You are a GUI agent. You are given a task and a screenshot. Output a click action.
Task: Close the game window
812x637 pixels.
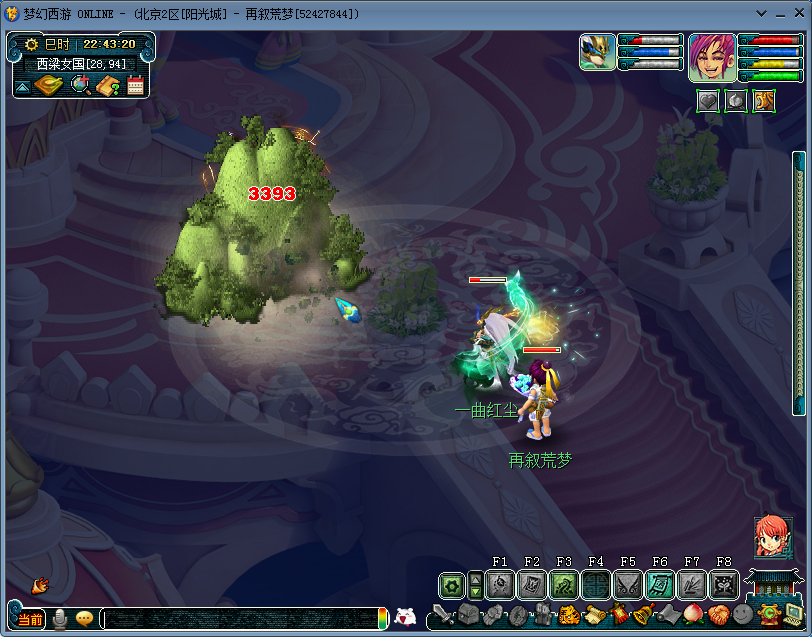click(x=797, y=14)
